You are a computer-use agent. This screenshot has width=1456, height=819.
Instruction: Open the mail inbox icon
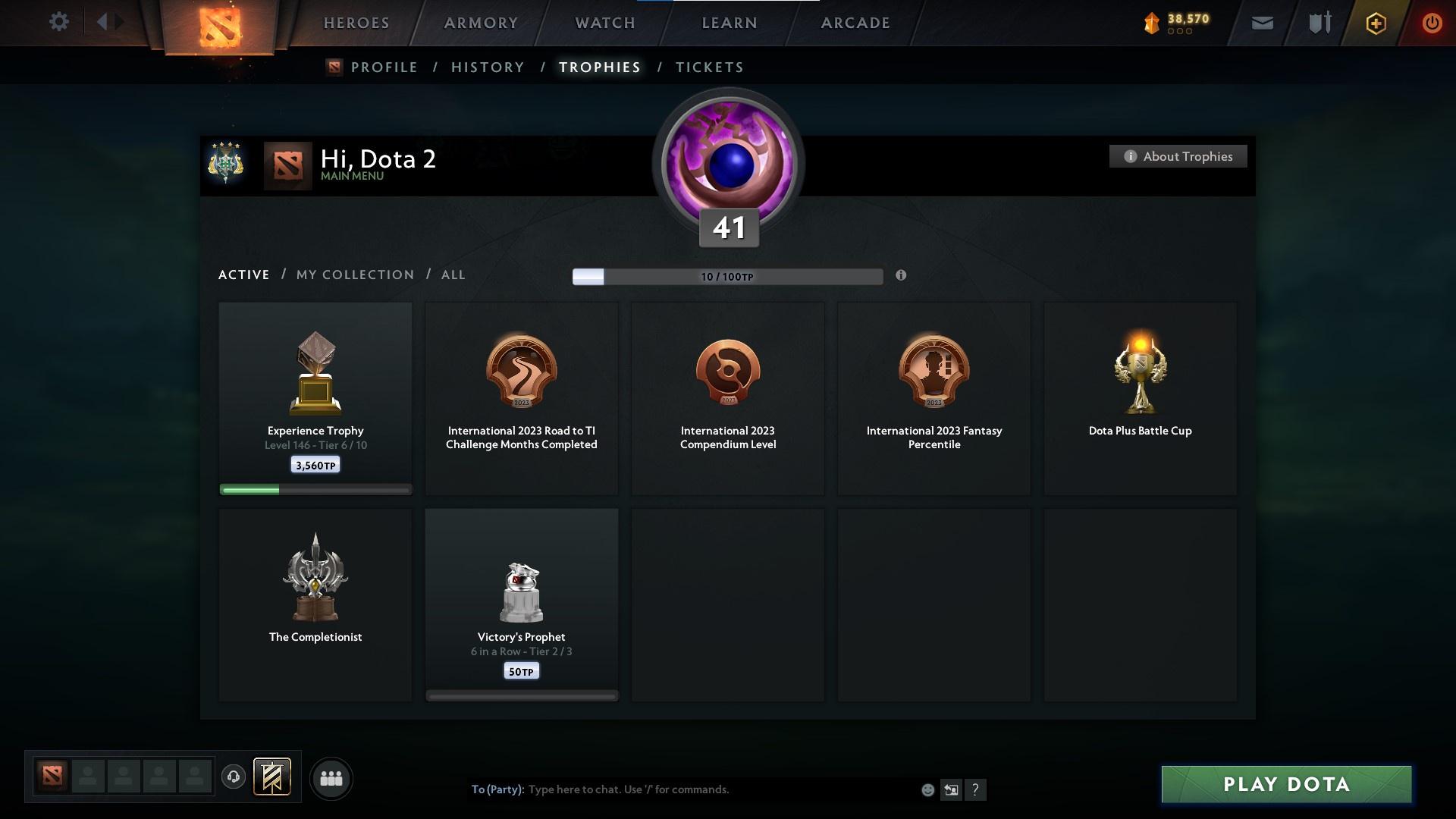pos(1262,23)
